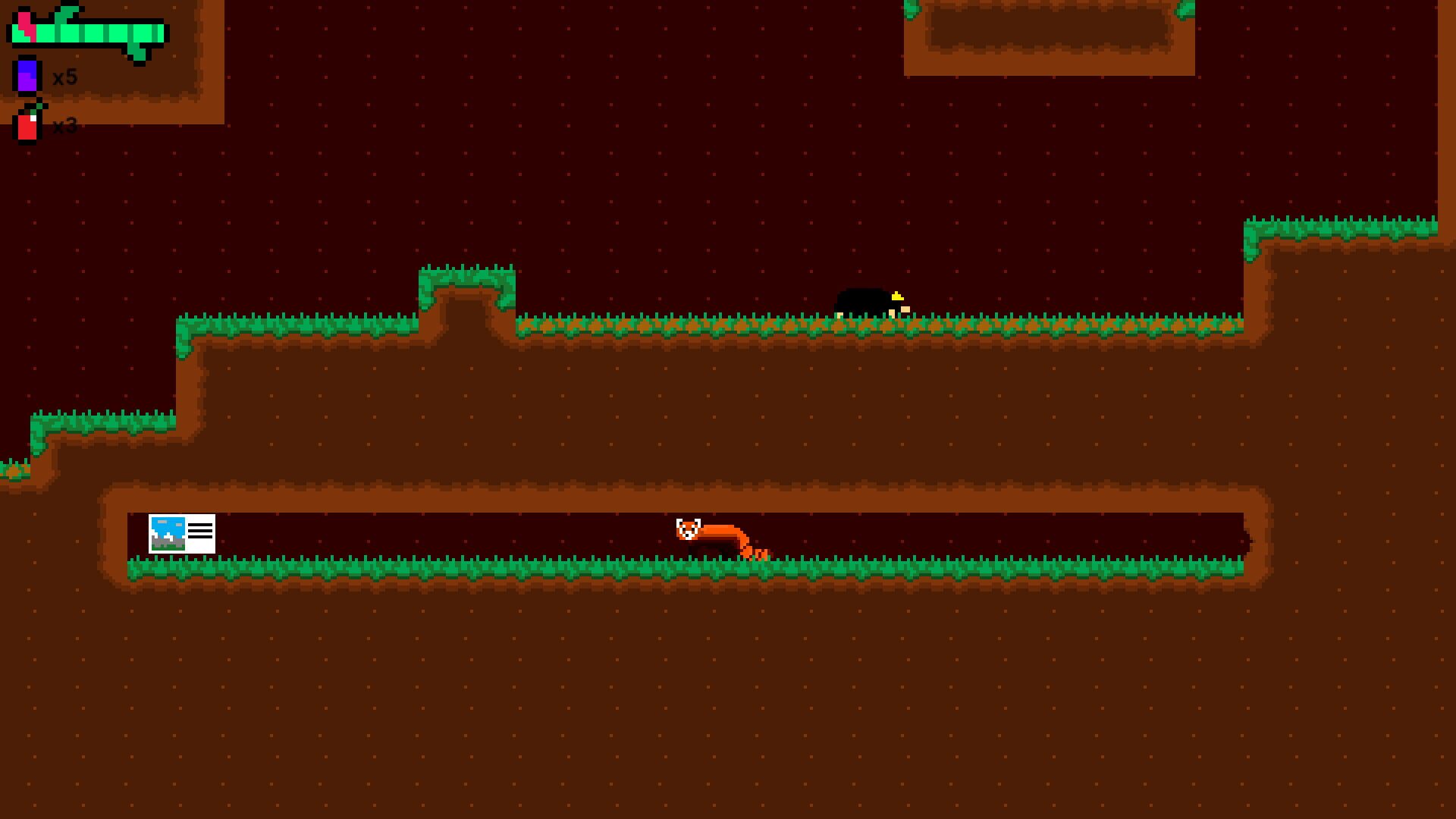Click the x5 label beside the blue potion
This screenshot has height=819, width=1456.
click(64, 76)
